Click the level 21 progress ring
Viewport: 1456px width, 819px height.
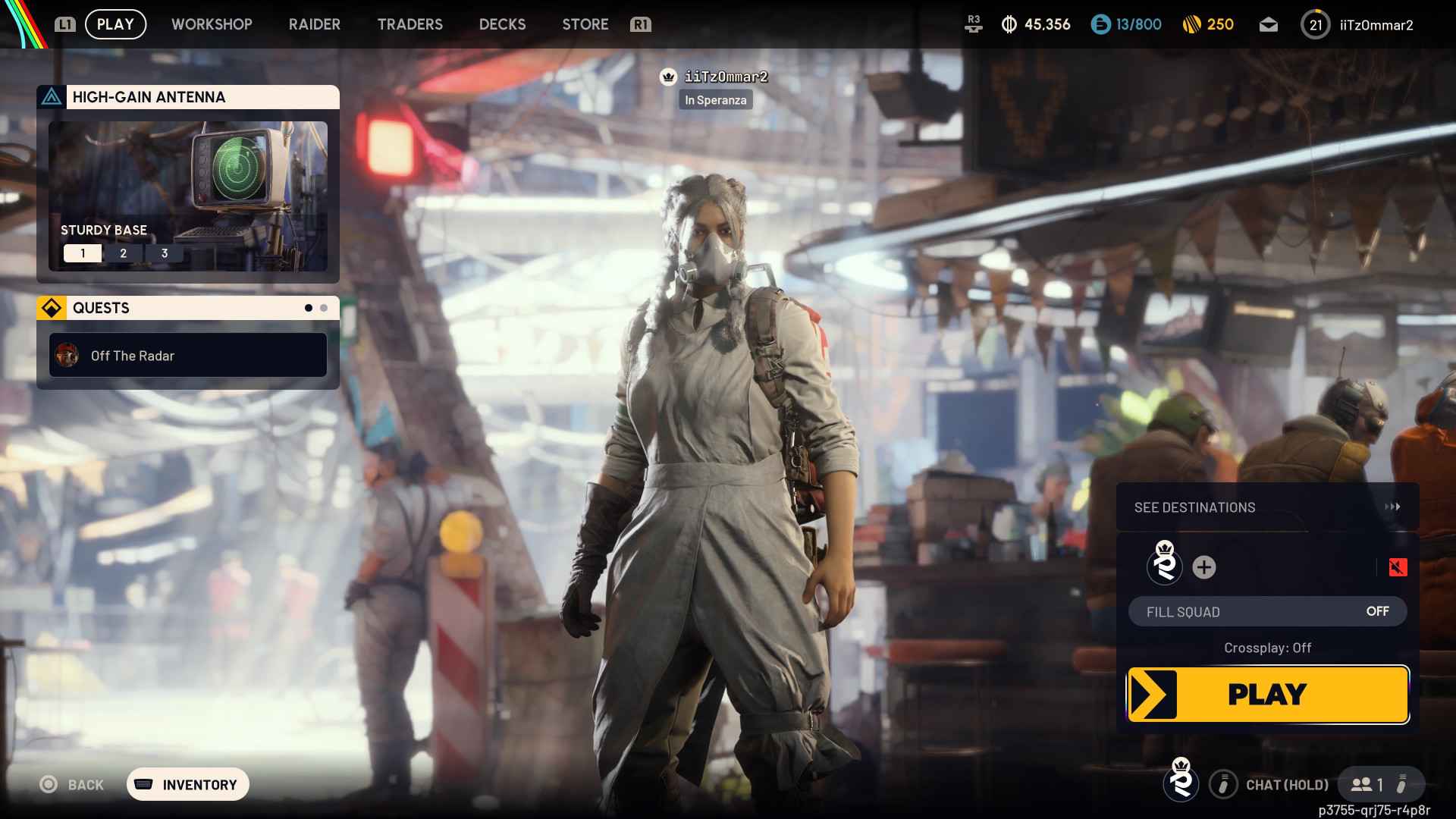point(1316,24)
